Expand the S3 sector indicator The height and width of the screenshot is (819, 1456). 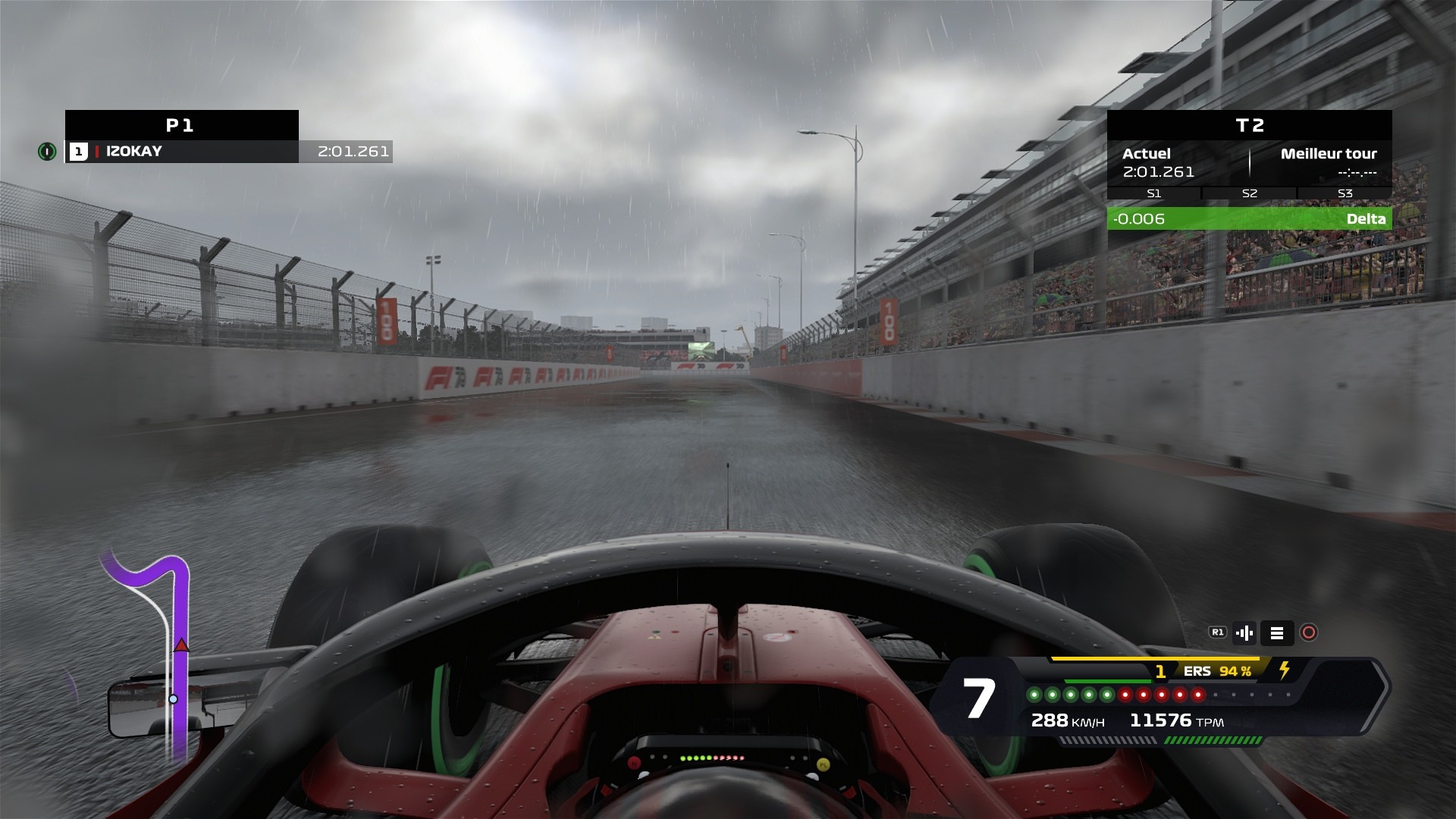coord(1345,194)
